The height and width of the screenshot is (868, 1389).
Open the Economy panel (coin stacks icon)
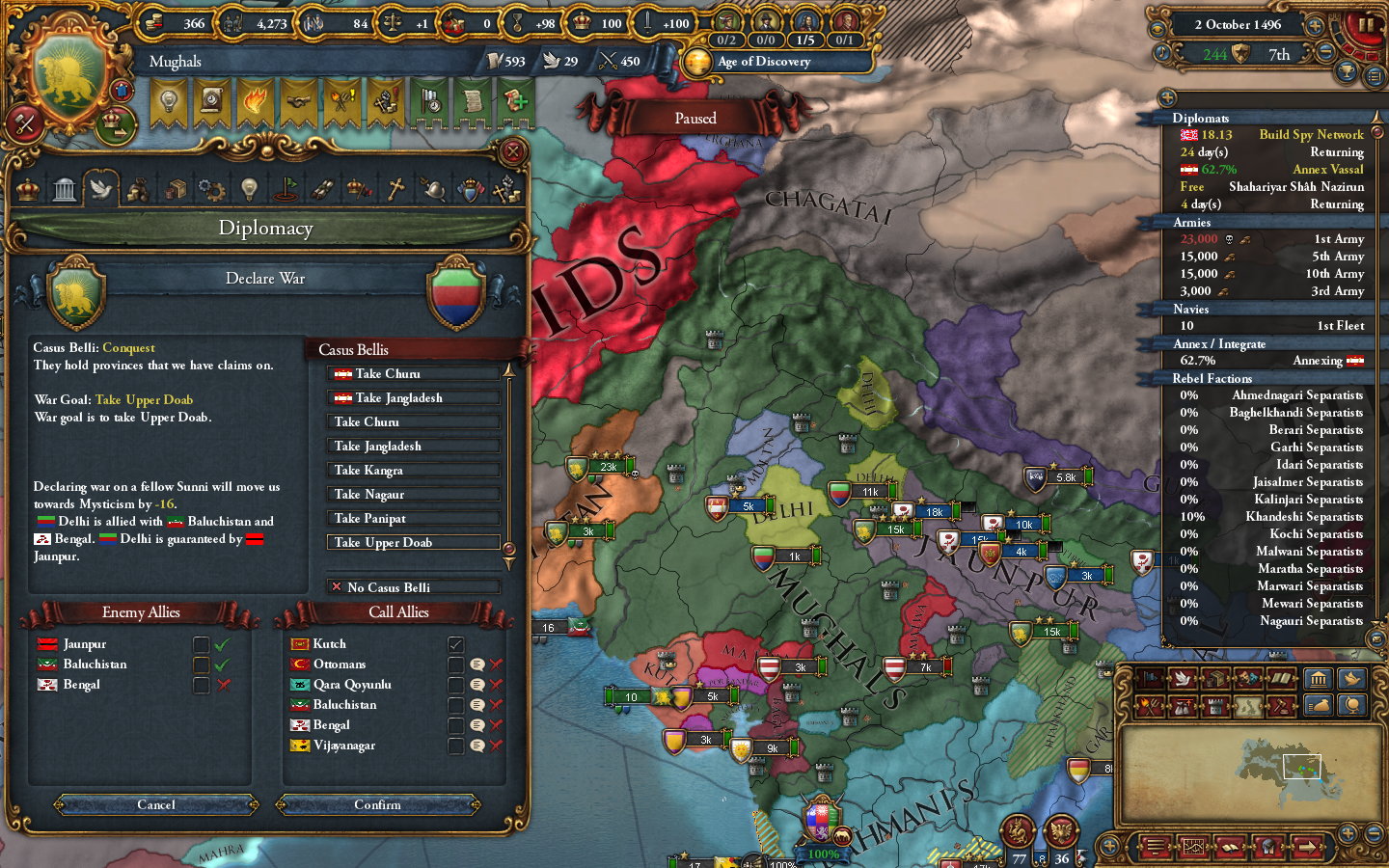coord(138,188)
